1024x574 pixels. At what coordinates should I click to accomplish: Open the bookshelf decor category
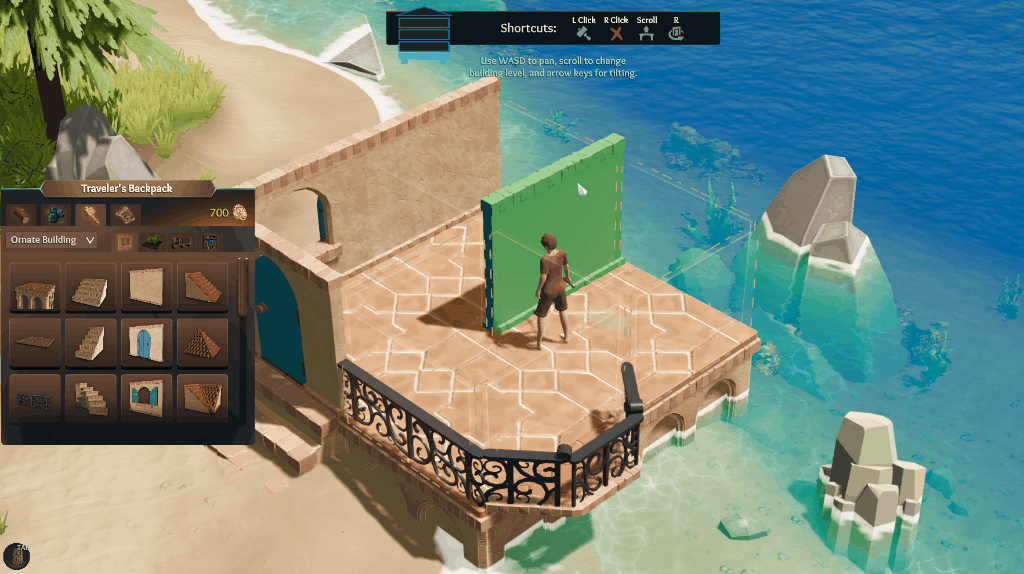click(x=209, y=241)
